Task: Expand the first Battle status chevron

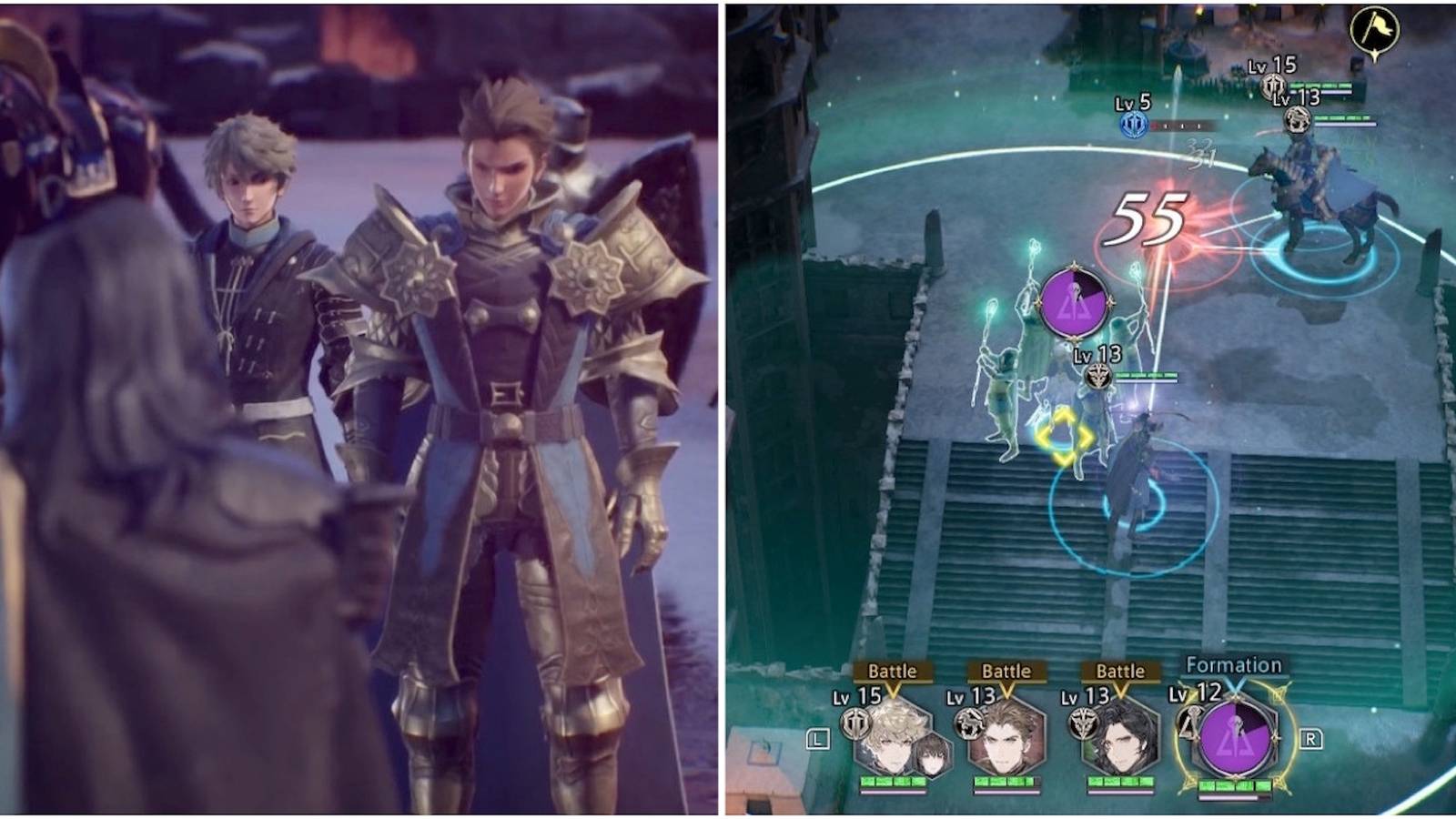Action: [893, 692]
